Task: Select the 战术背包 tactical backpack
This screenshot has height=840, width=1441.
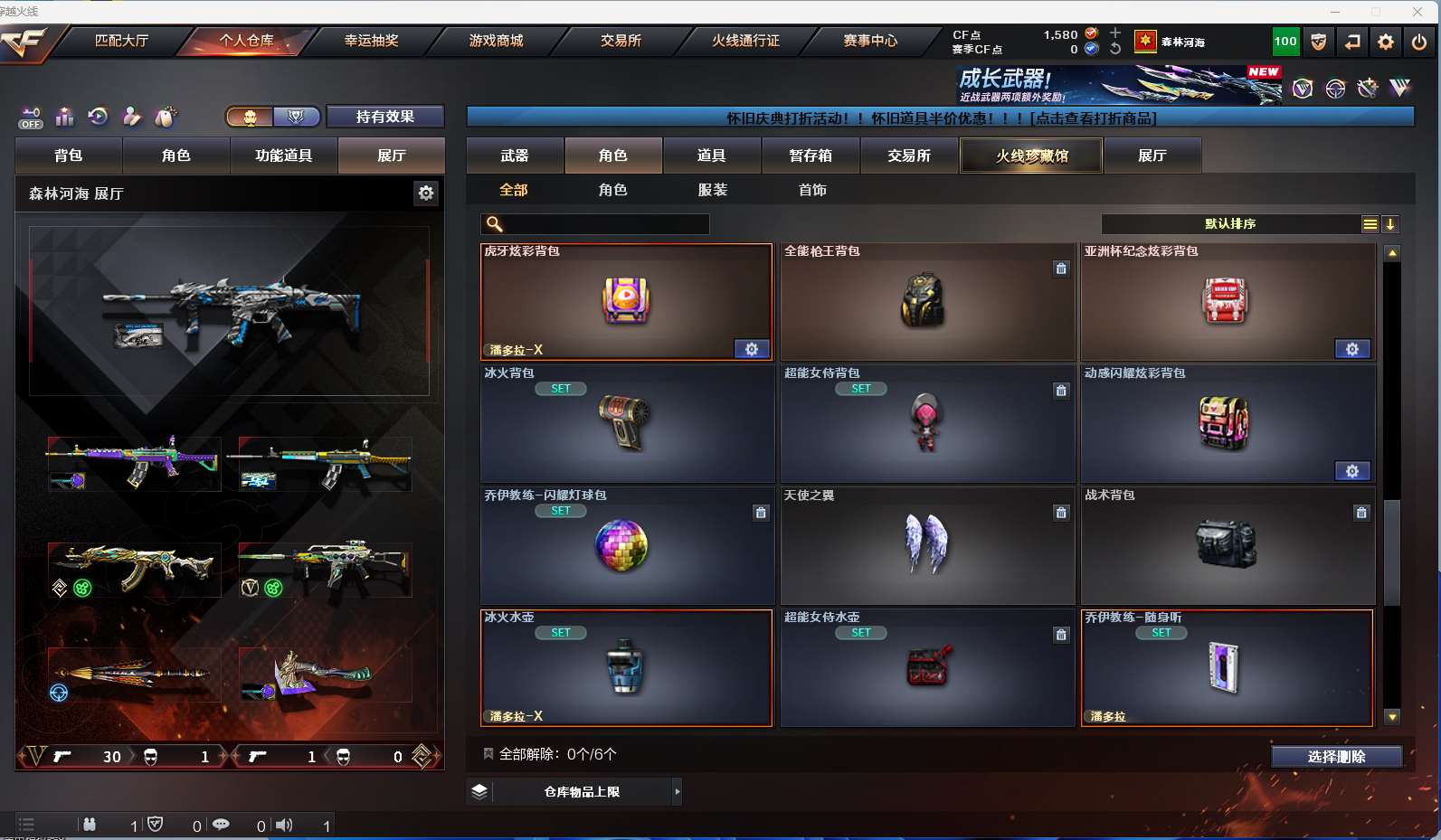Action: [1227, 546]
